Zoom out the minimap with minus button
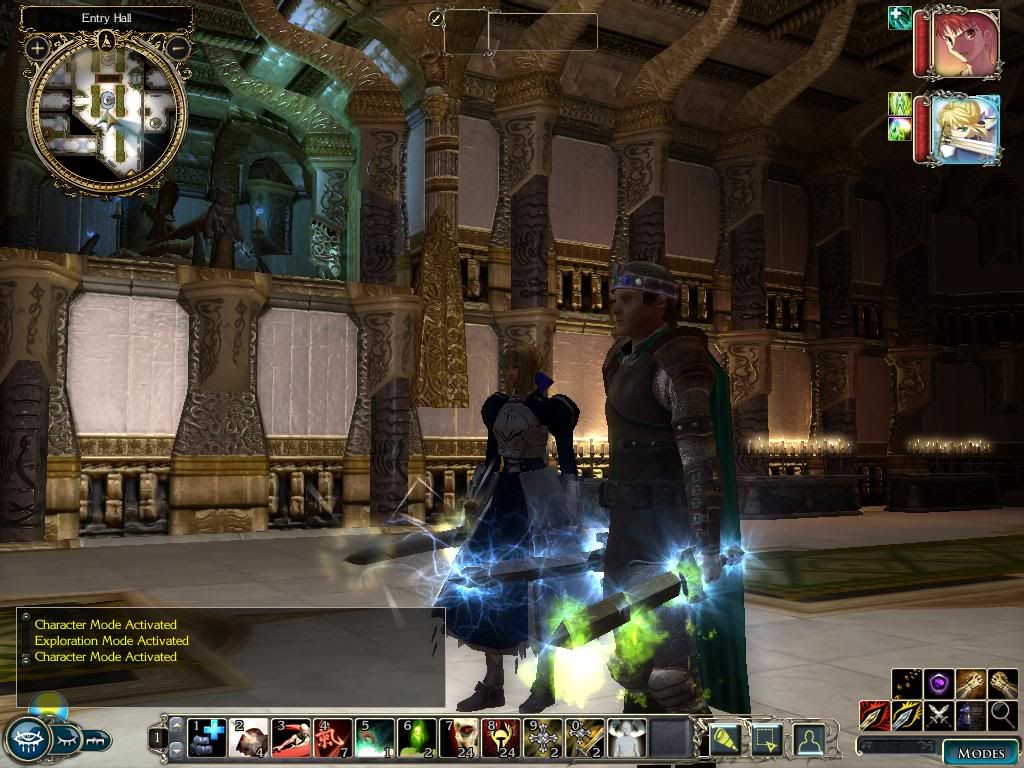 click(177, 47)
